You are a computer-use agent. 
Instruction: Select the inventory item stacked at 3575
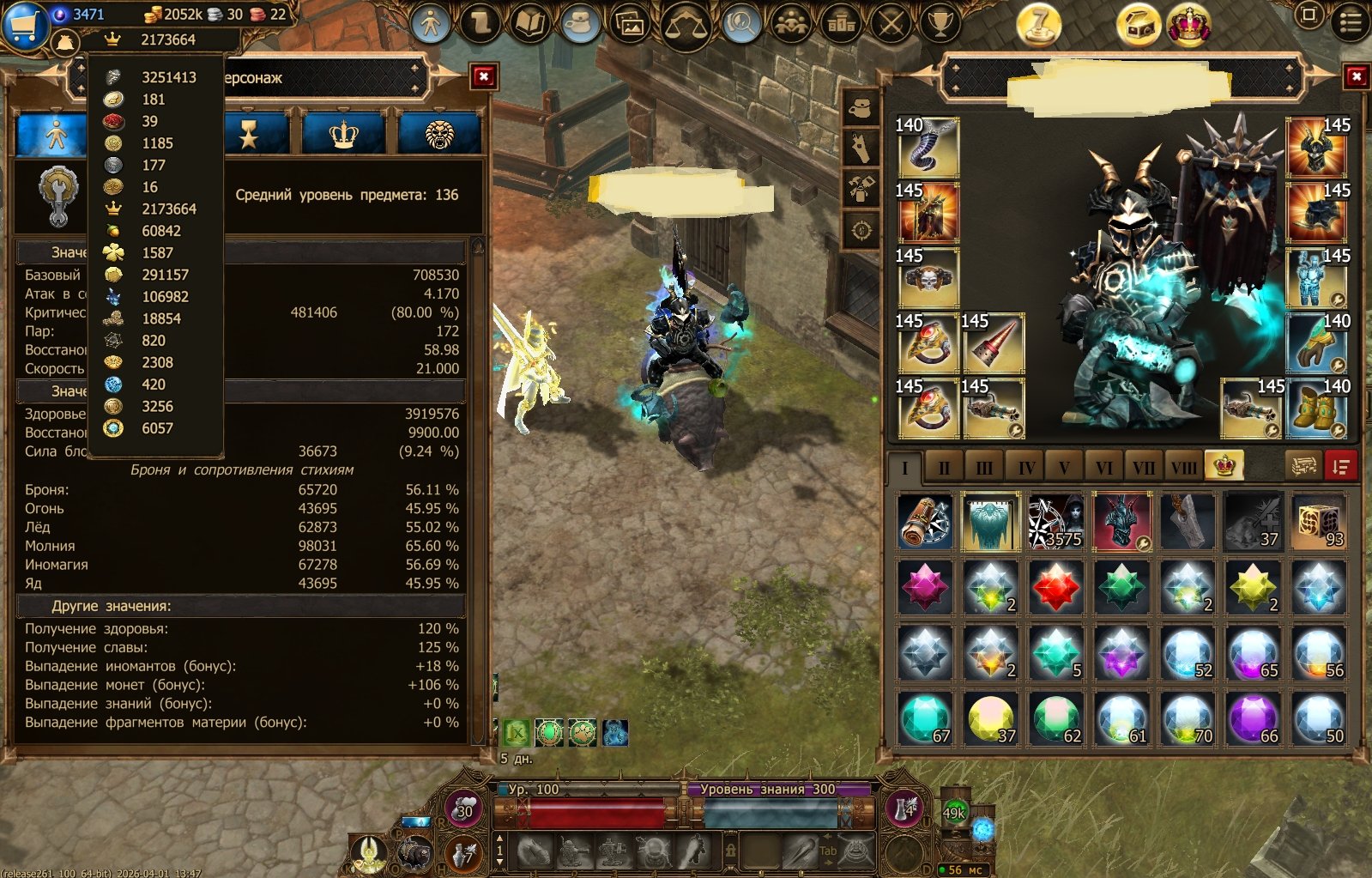1055,522
